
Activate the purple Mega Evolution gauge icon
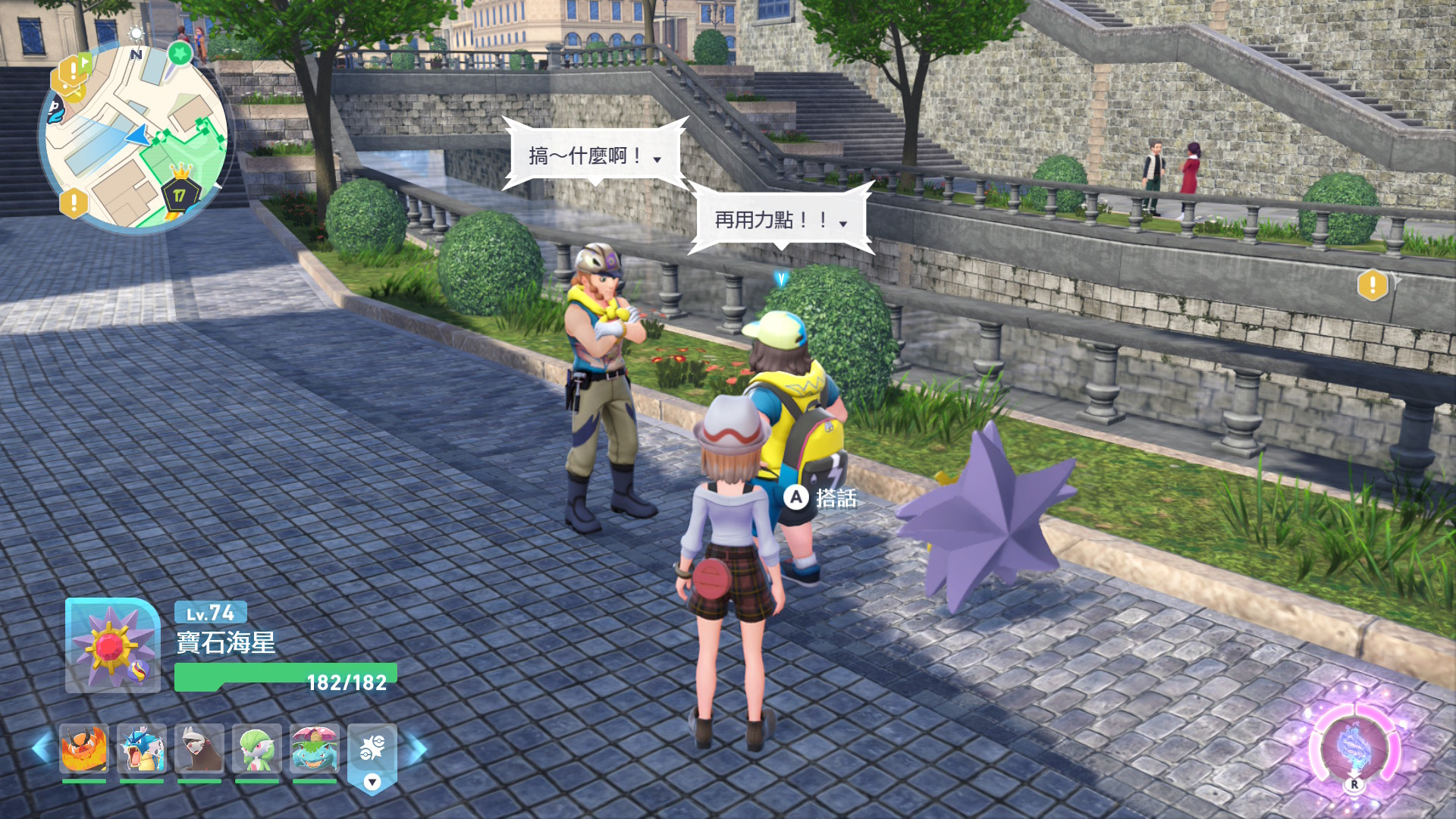tap(1354, 747)
